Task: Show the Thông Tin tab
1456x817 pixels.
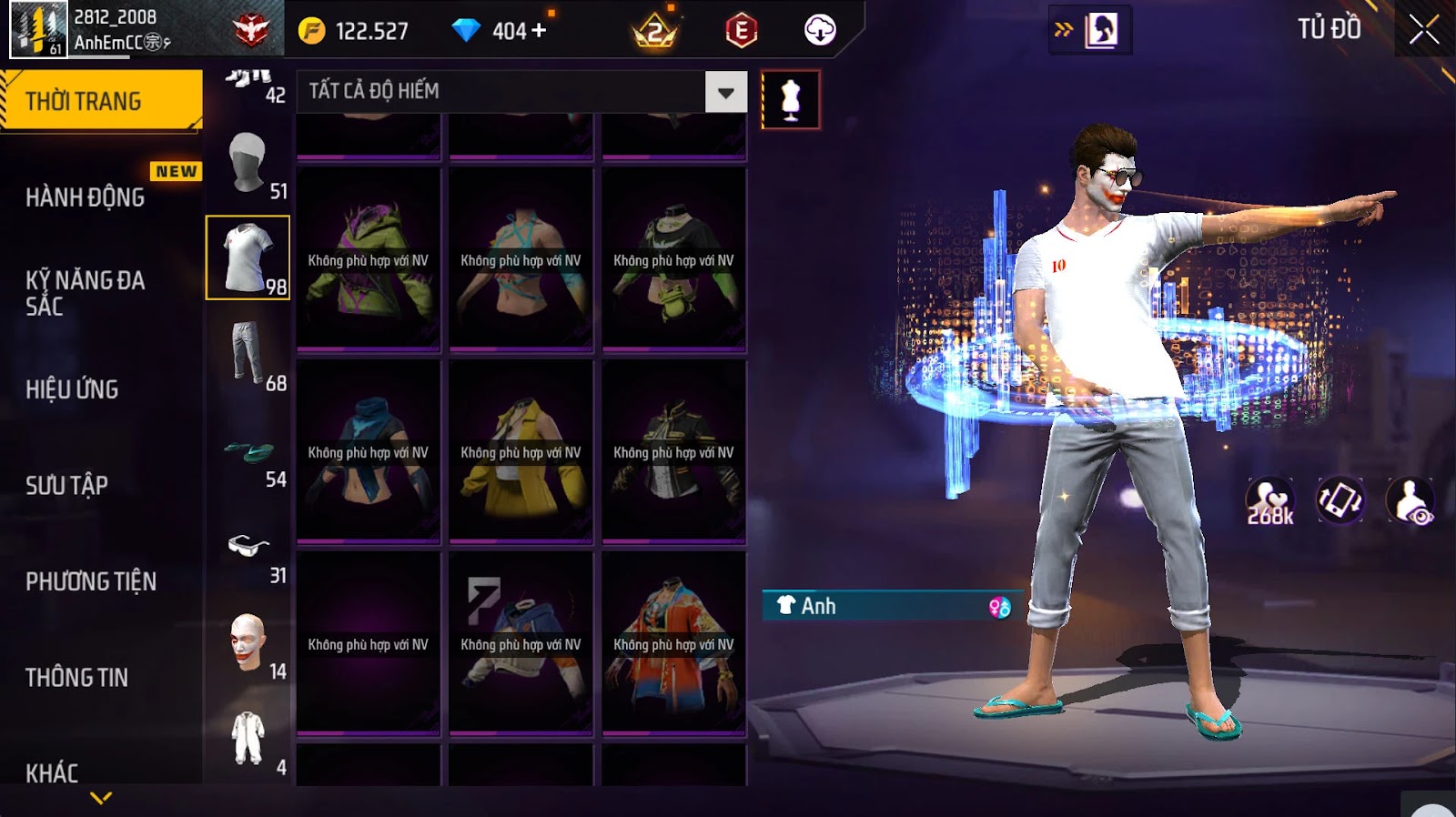Action: [76, 677]
